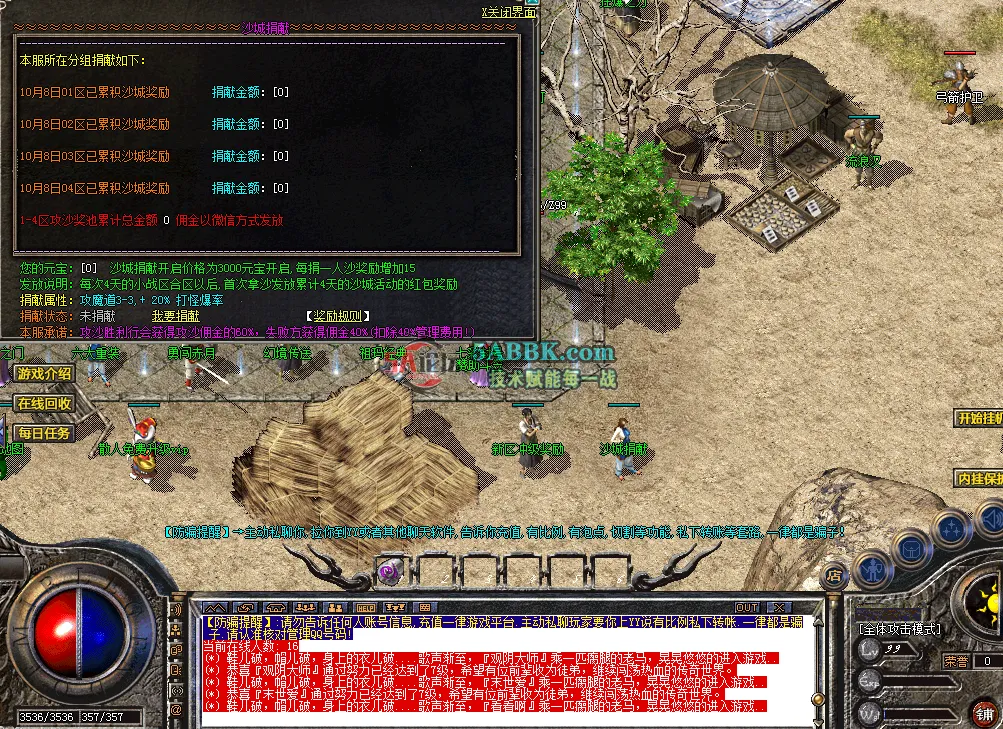Open the 铺 stall round button

[984, 713]
